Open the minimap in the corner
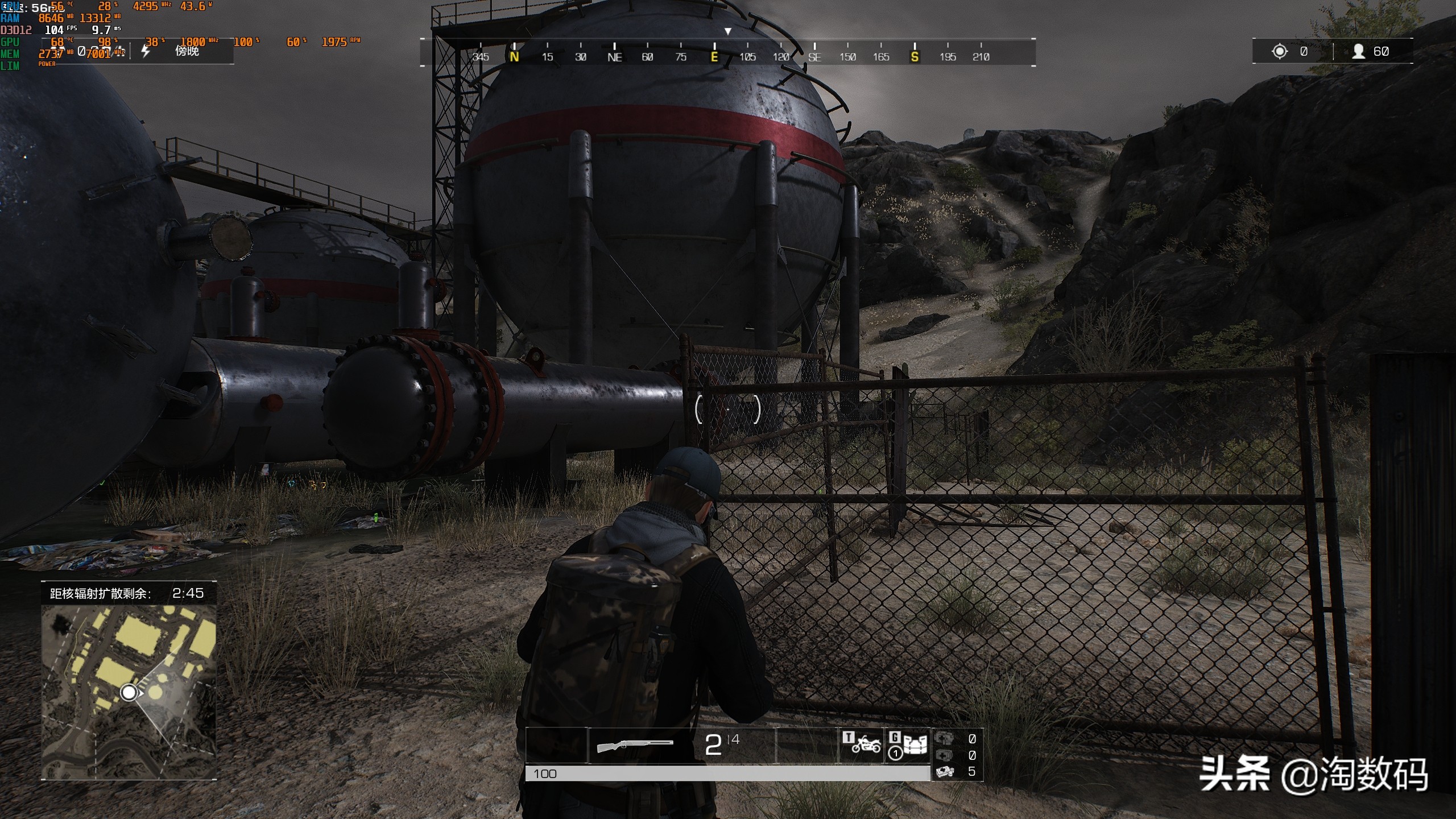This screenshot has width=1456, height=819. coord(129,692)
